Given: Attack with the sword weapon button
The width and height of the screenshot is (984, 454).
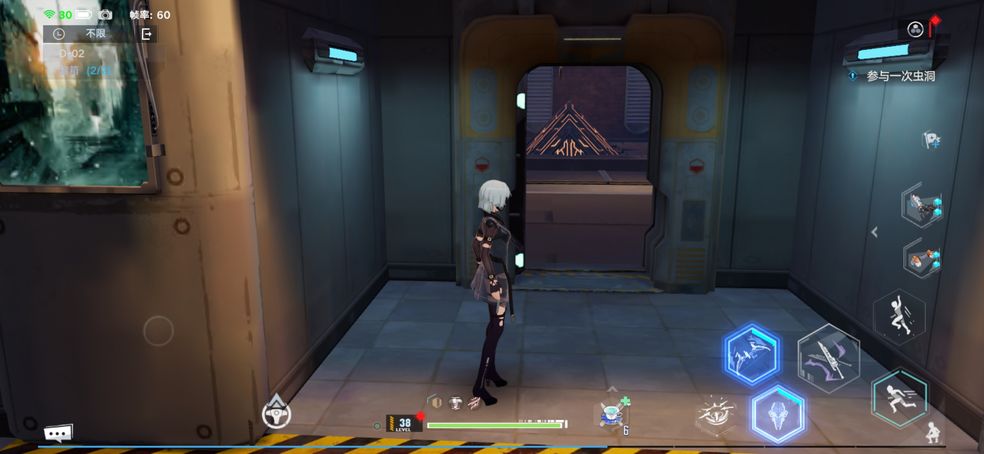Looking at the screenshot, I should [828, 357].
